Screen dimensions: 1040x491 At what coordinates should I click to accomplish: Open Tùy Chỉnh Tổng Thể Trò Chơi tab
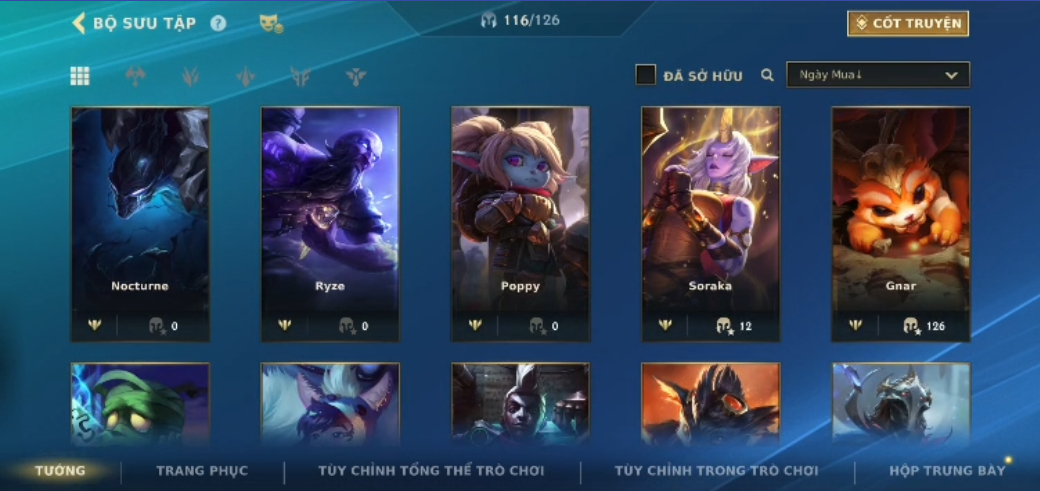pyautogui.click(x=431, y=470)
